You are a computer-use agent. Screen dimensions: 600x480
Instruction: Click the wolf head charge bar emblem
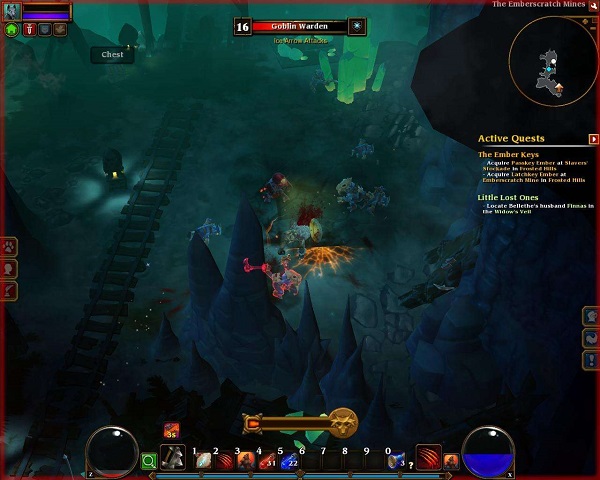pos(344,421)
